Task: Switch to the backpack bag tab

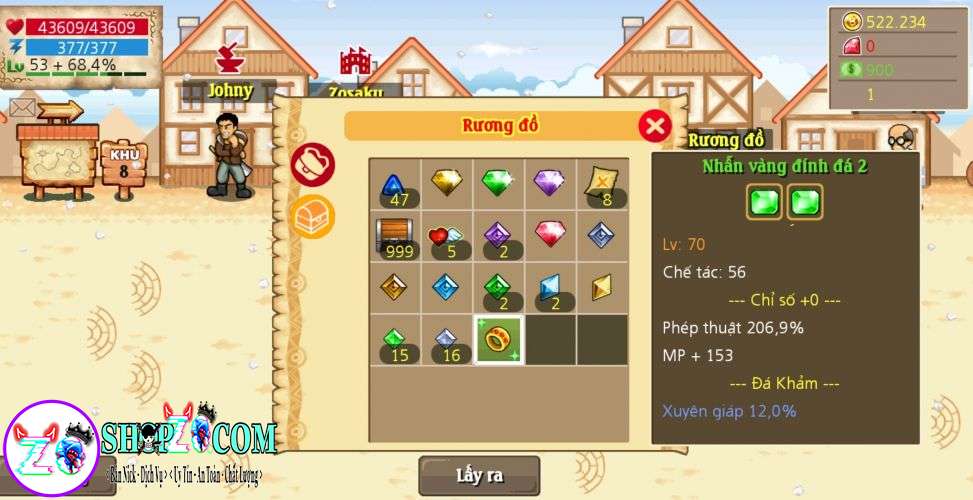Action: 313,164
